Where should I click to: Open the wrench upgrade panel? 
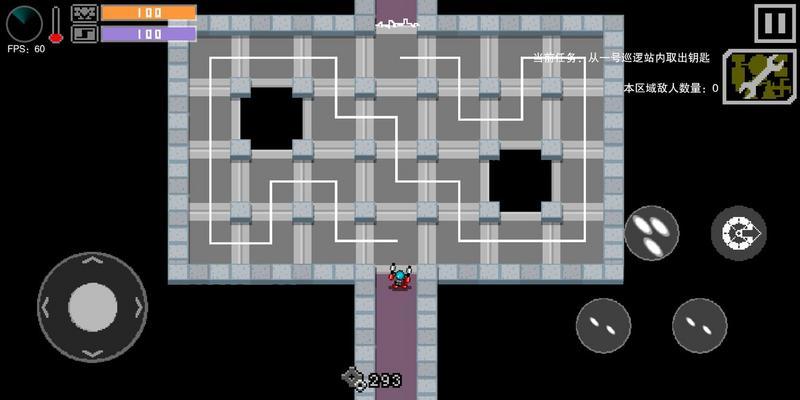pos(758,77)
